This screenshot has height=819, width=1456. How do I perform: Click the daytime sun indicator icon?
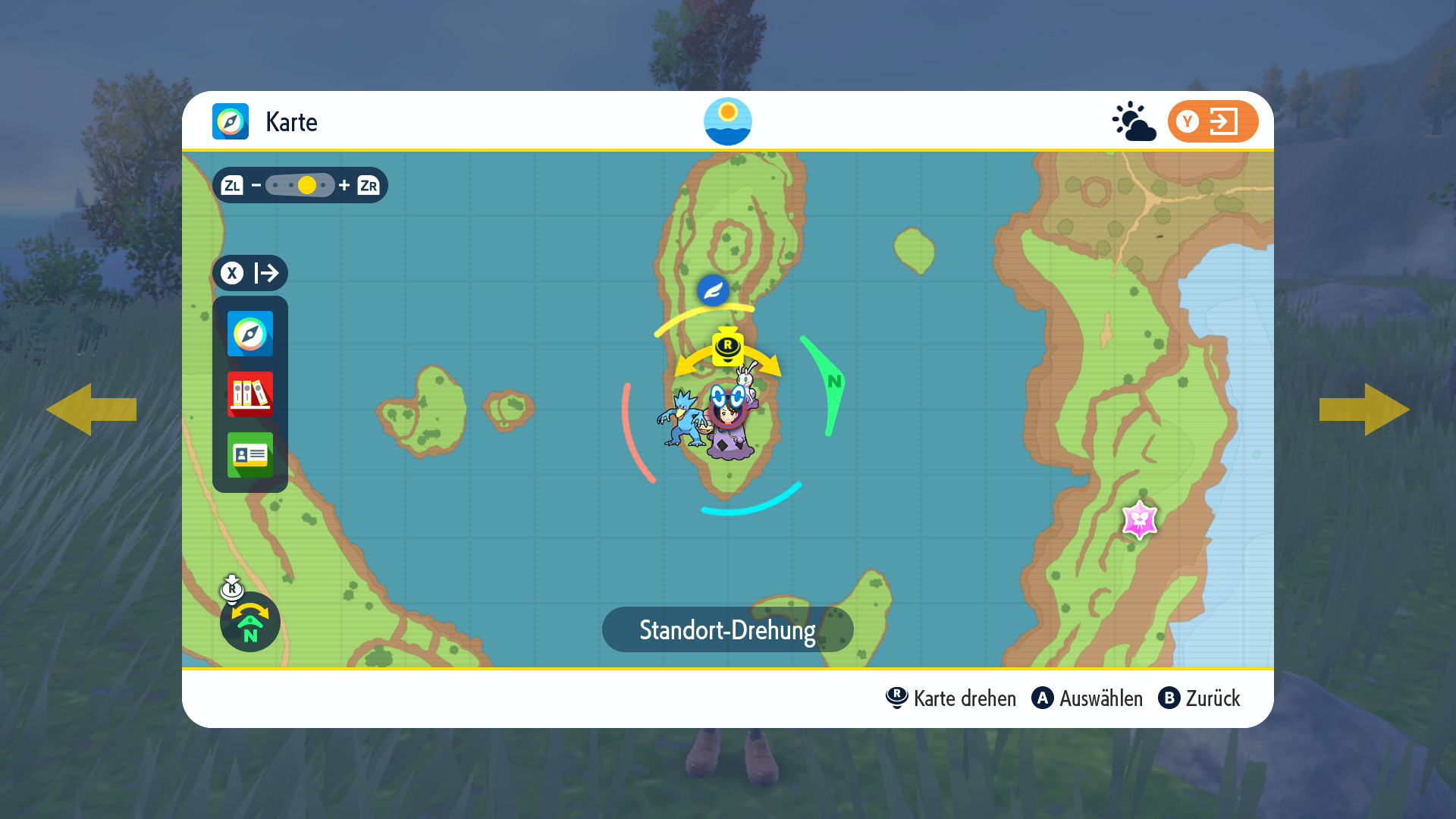(x=727, y=121)
